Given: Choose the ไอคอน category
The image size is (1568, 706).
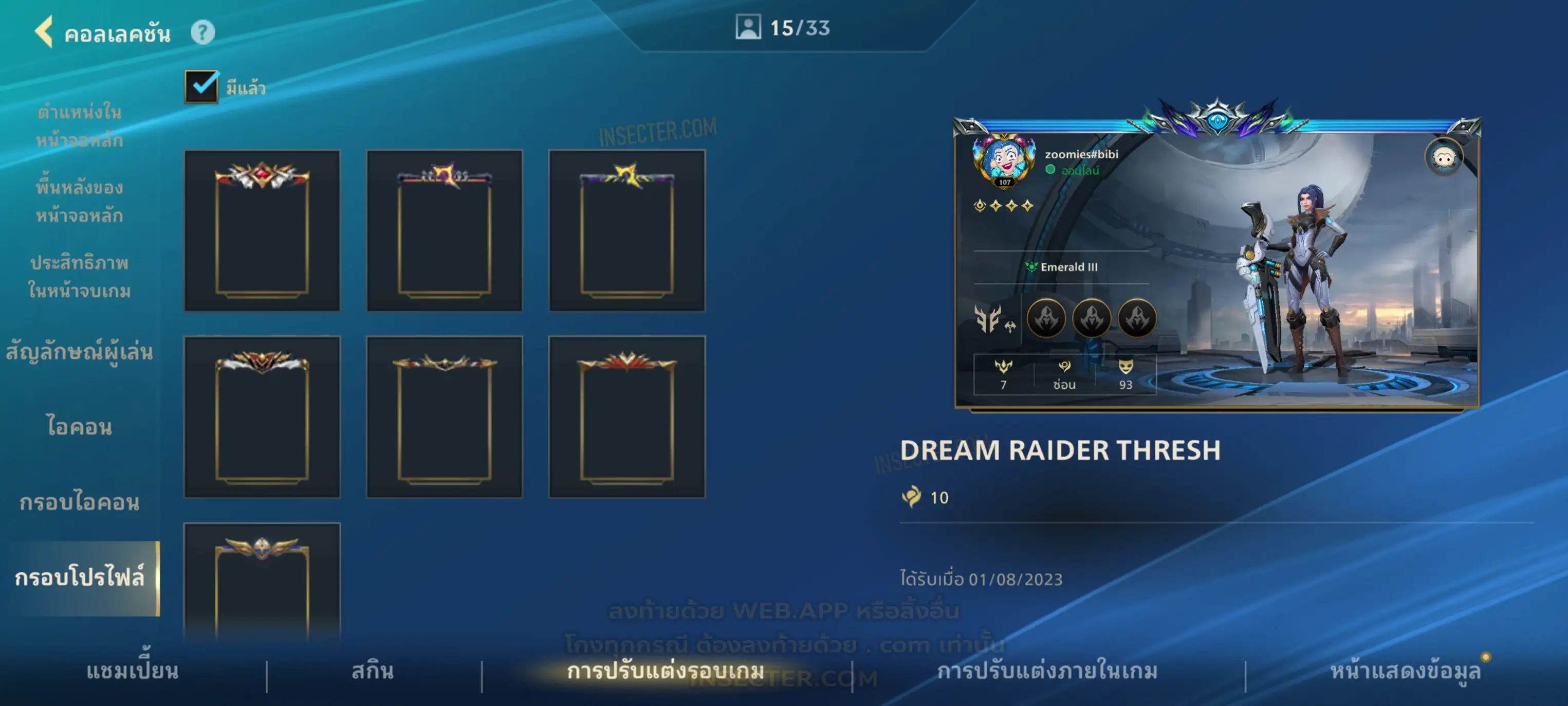Looking at the screenshot, I should [x=79, y=426].
